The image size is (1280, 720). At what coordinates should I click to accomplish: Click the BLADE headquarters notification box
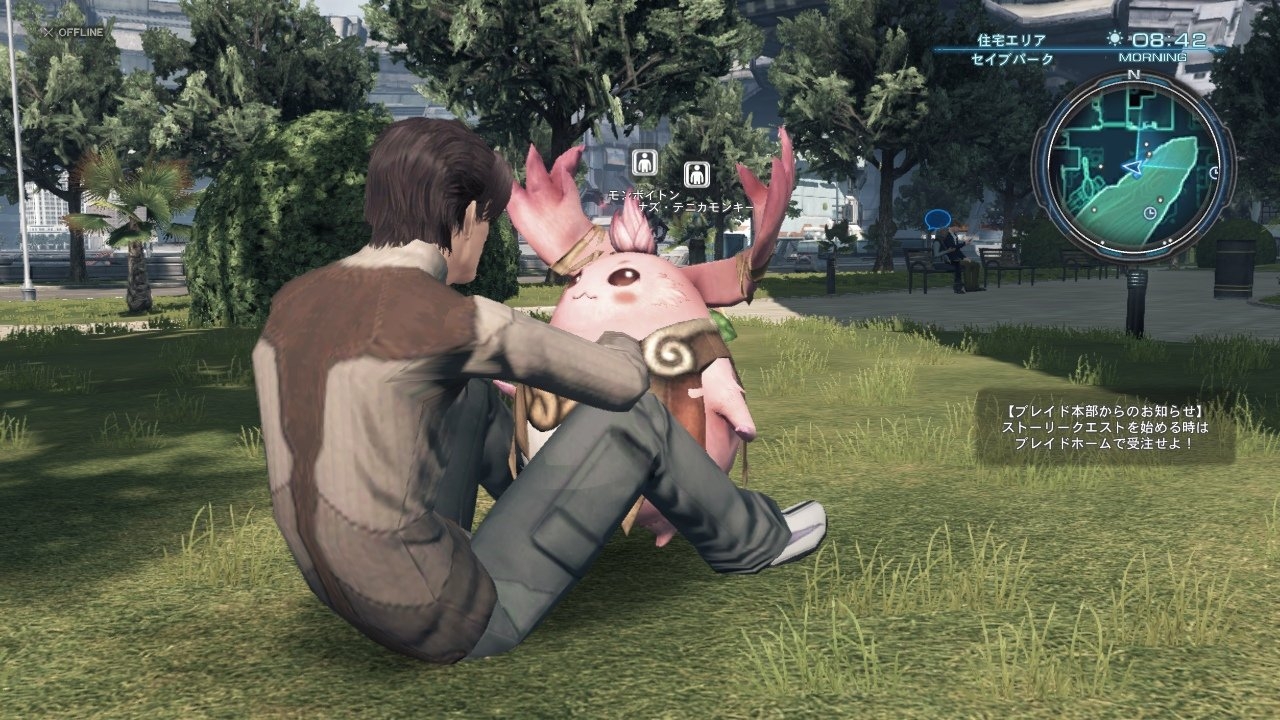1104,427
